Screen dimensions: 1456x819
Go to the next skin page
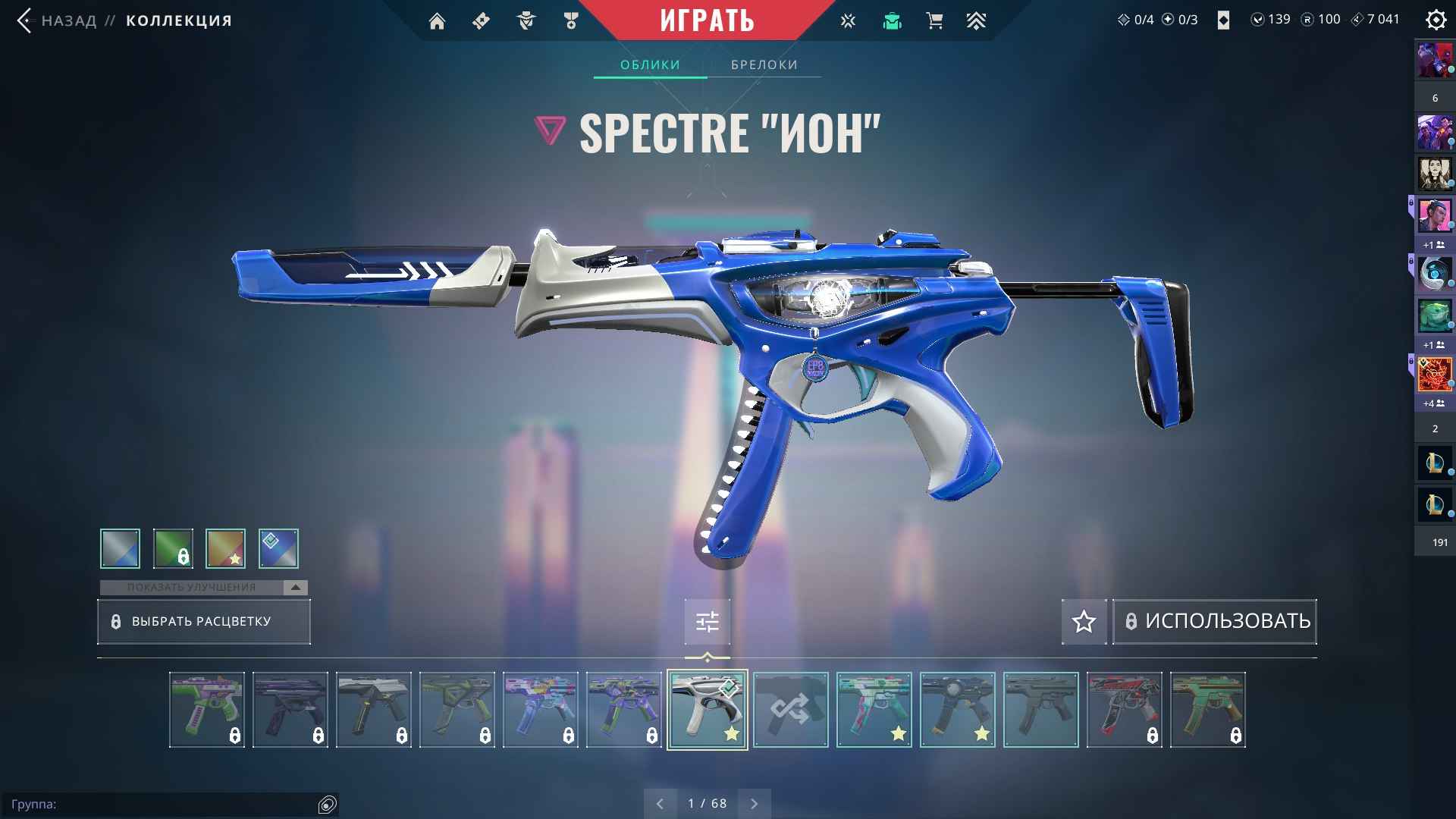[x=754, y=804]
